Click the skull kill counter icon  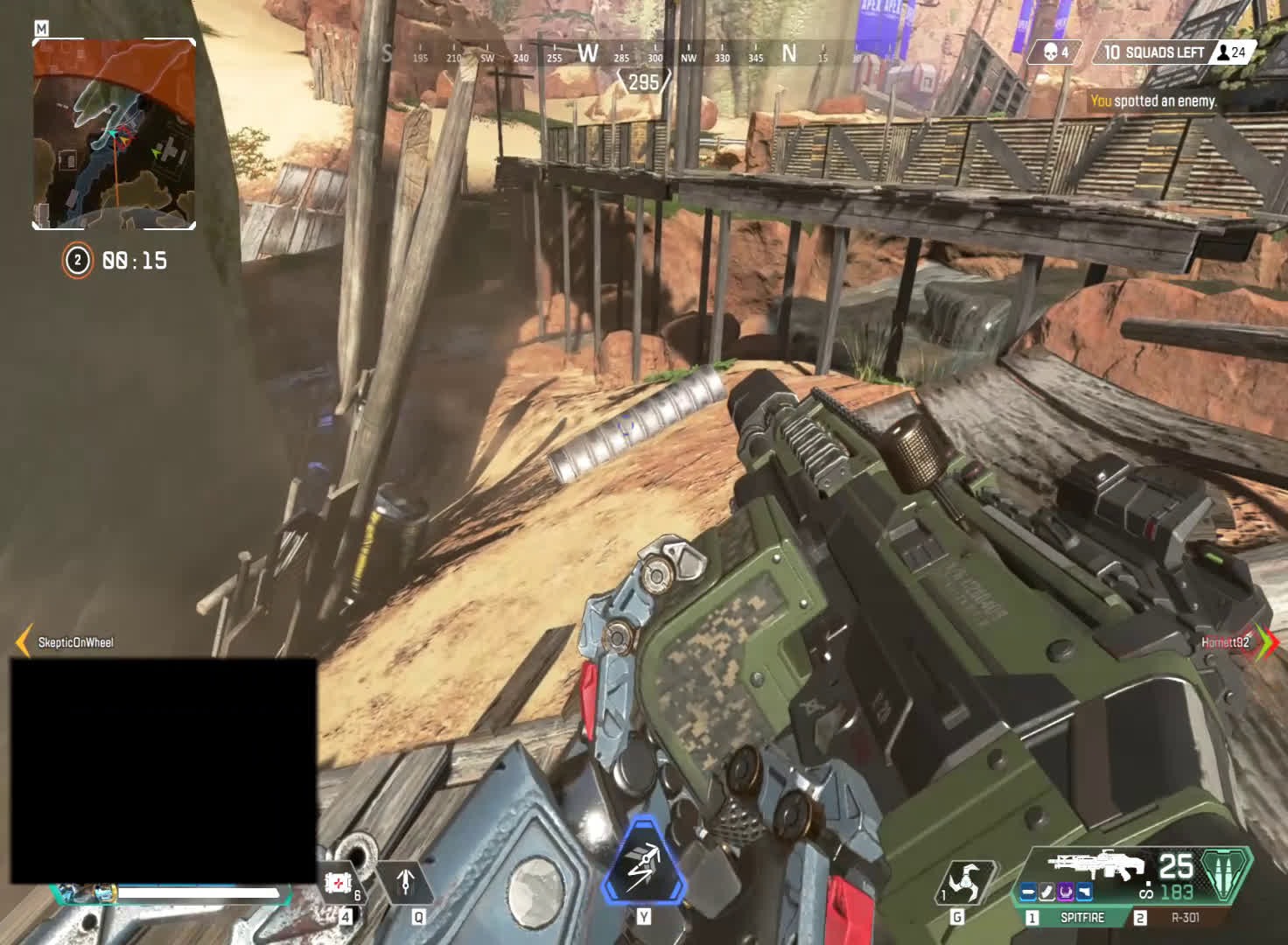tap(1046, 52)
